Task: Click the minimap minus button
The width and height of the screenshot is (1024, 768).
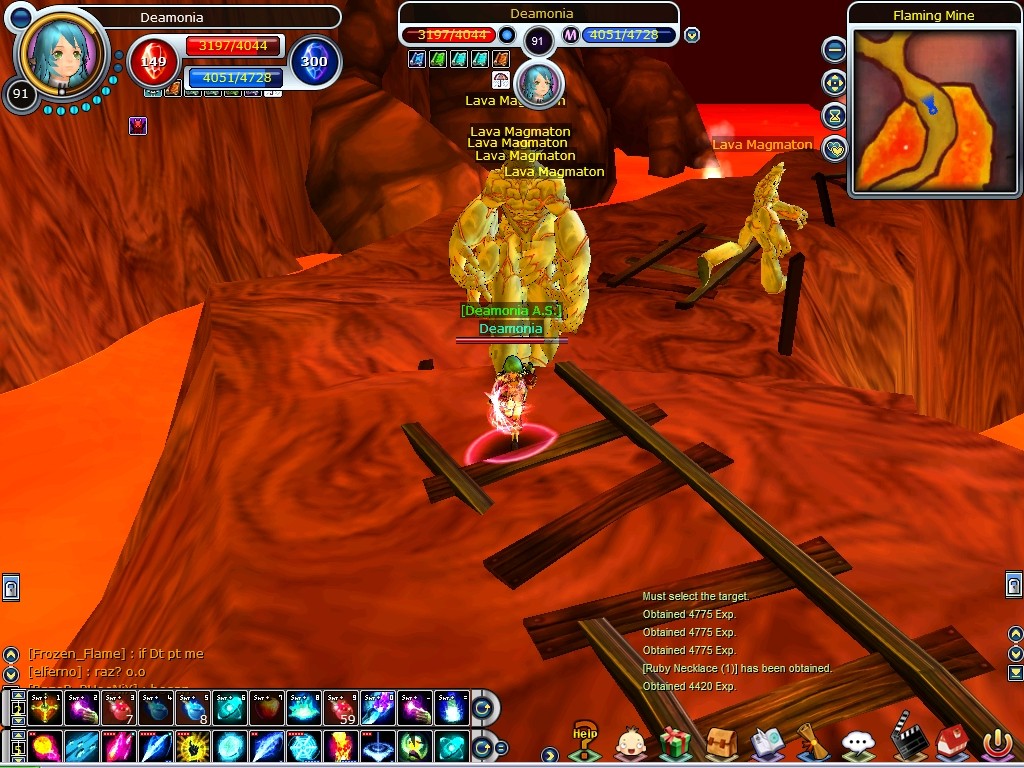Action: click(x=834, y=49)
